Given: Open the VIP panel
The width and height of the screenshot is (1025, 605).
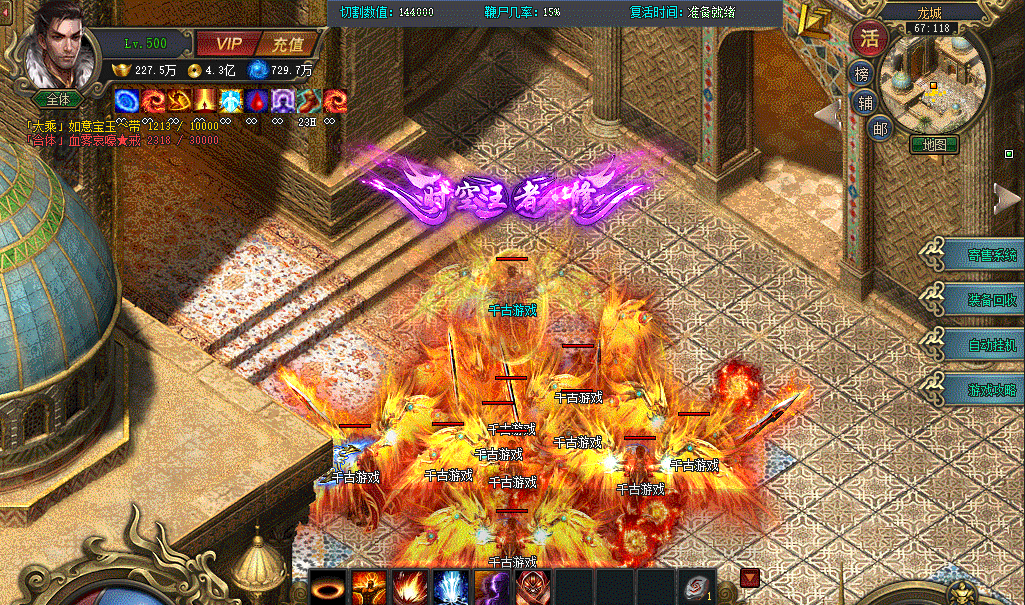Looking at the screenshot, I should (x=230, y=44).
